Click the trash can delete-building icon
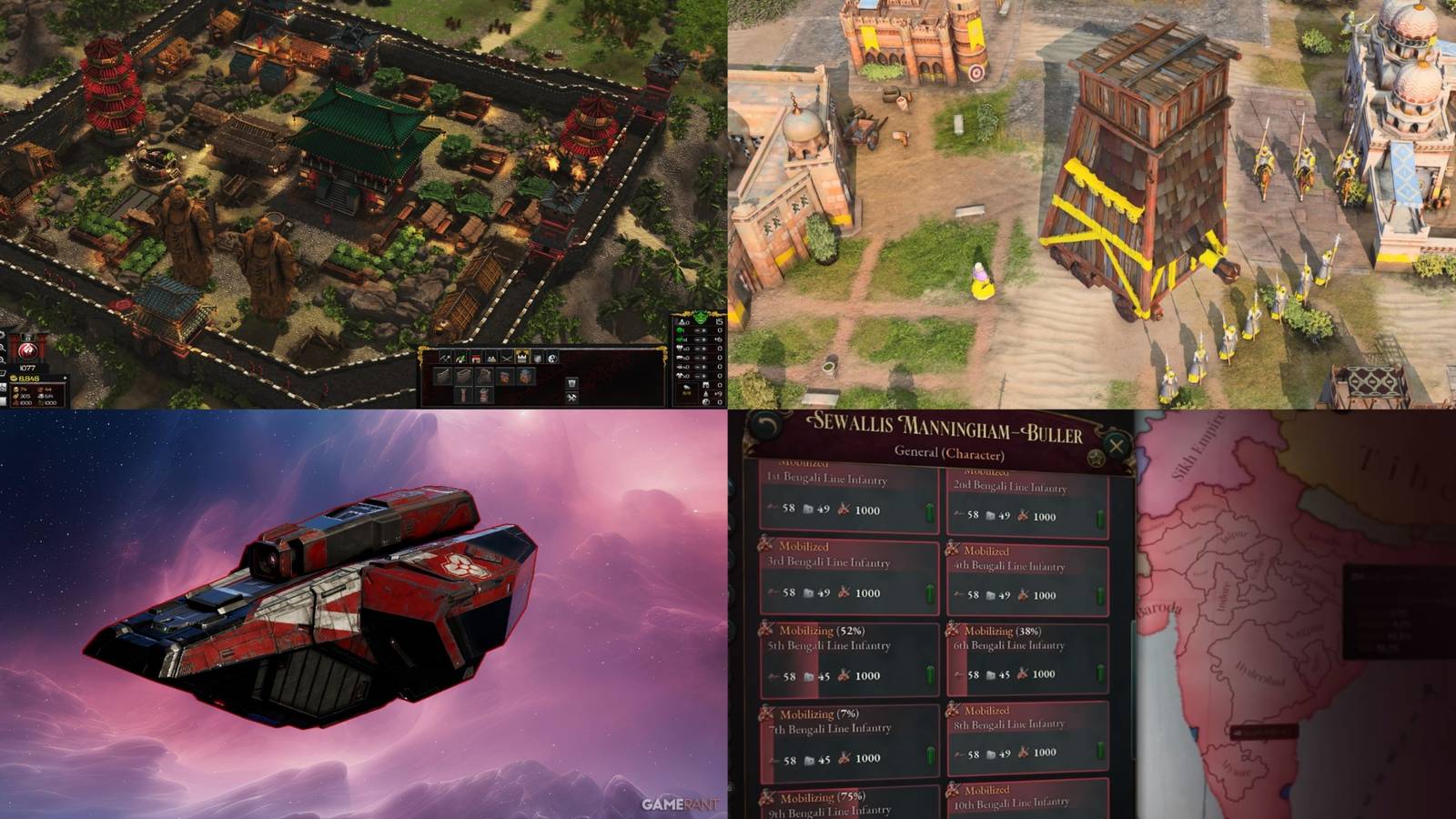Viewport: 1456px width, 819px height. point(572,381)
